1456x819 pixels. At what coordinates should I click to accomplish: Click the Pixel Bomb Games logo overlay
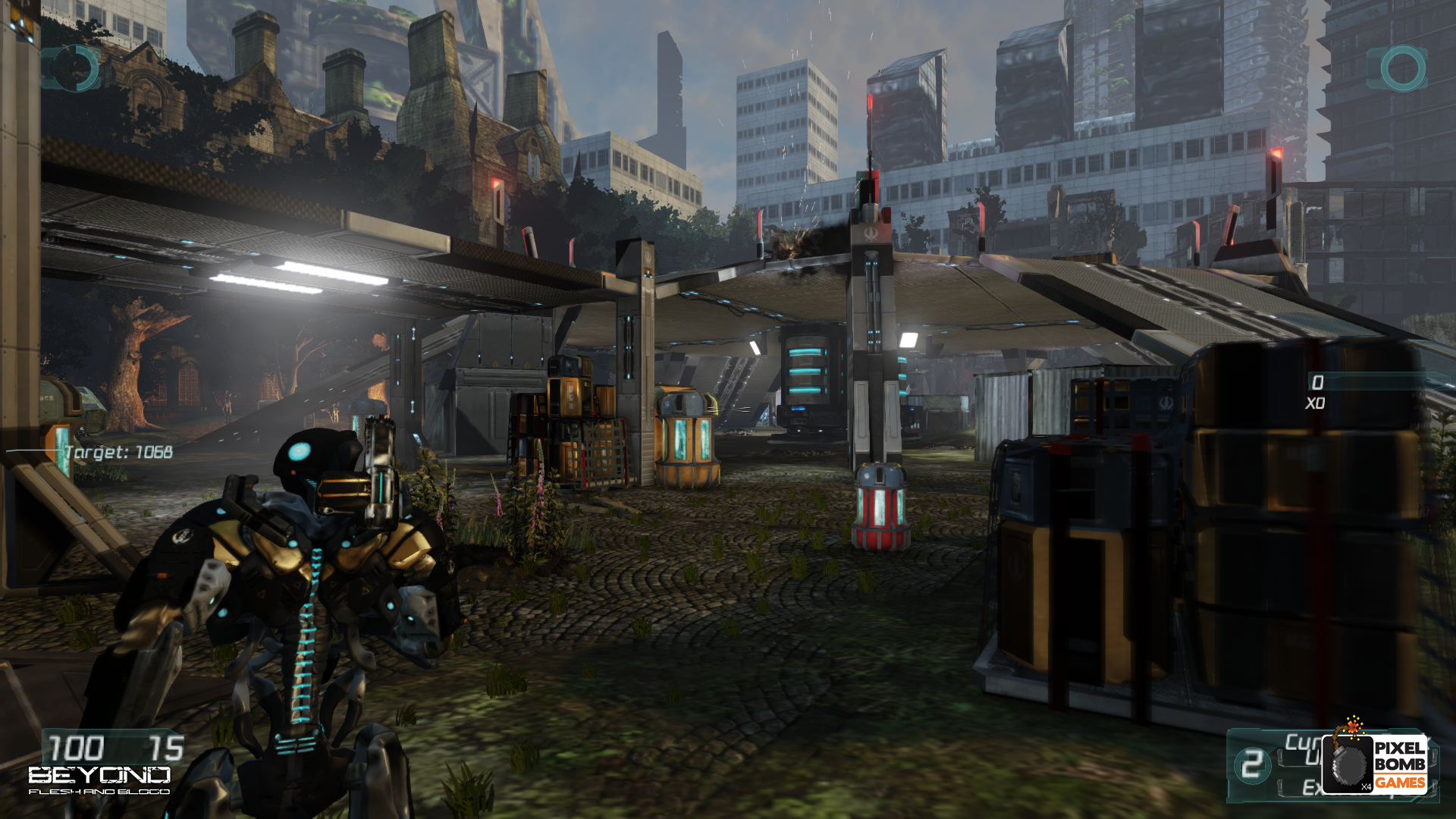(1376, 761)
